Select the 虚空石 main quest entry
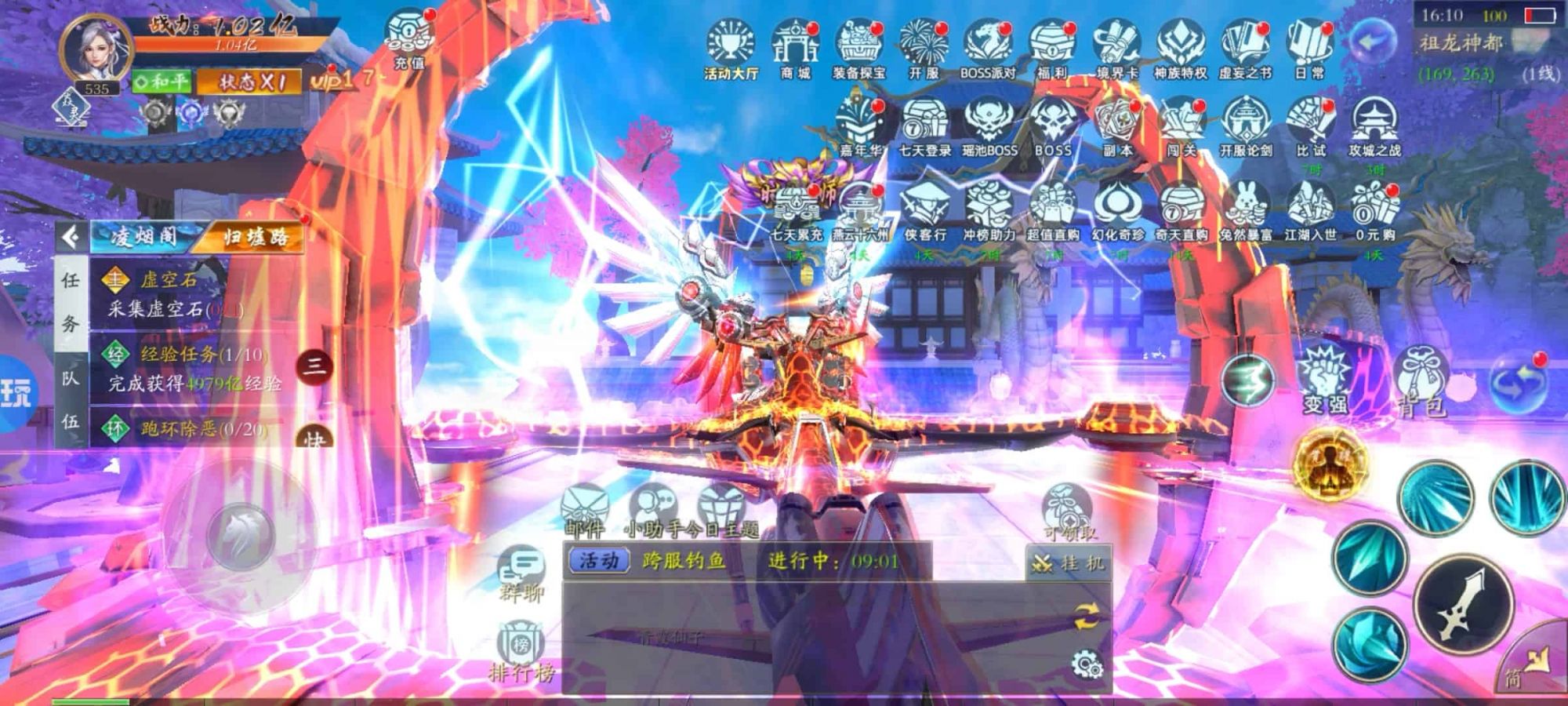 (169, 294)
